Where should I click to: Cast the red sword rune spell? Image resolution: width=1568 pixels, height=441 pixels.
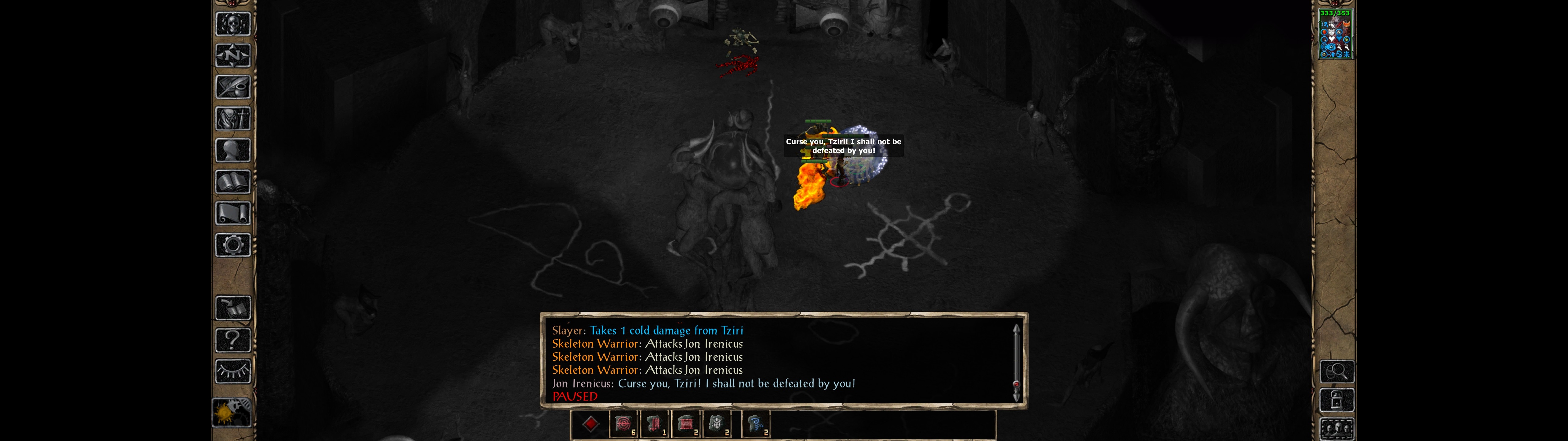[654, 424]
